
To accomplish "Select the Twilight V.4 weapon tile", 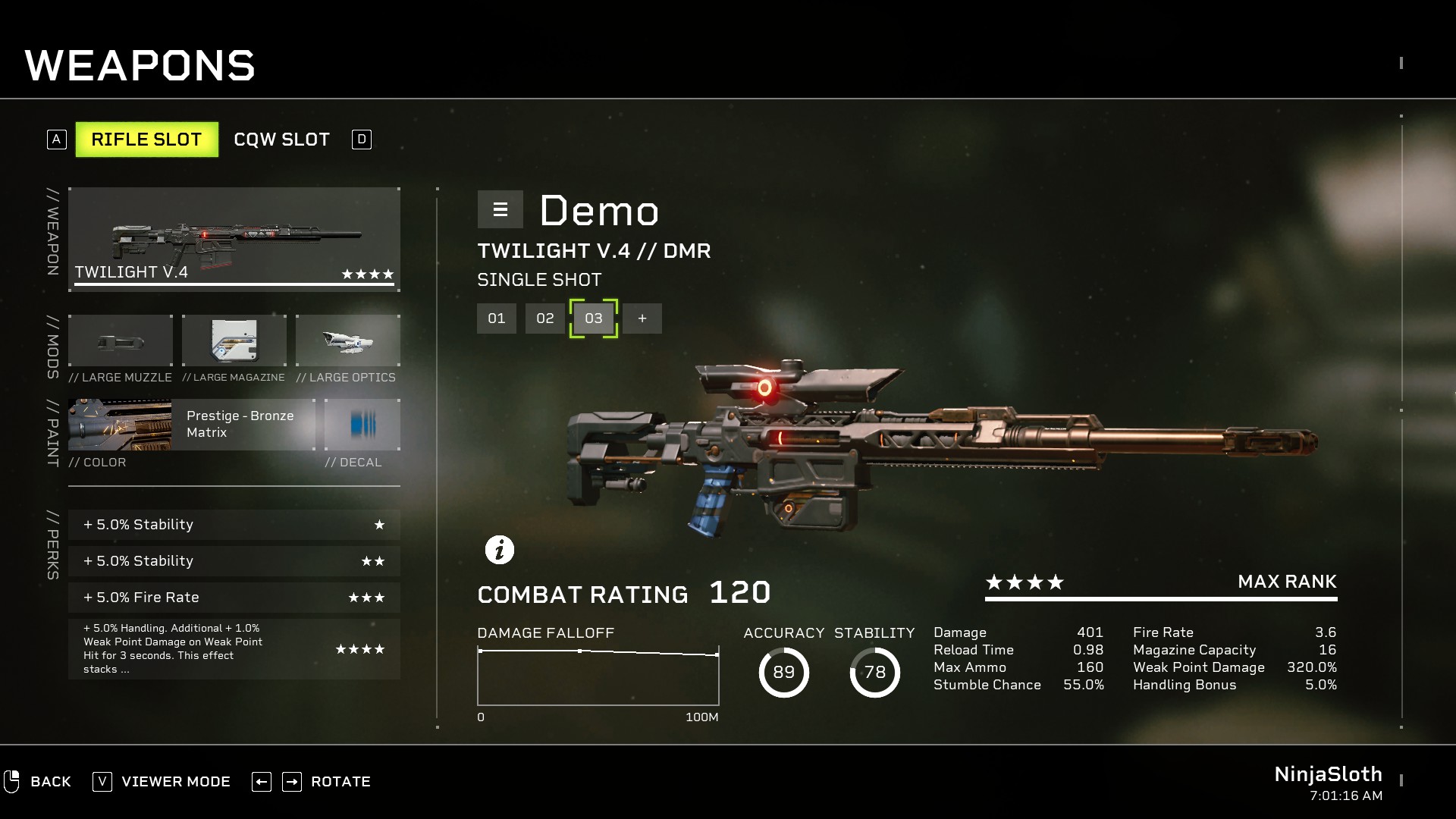I will pos(234,239).
